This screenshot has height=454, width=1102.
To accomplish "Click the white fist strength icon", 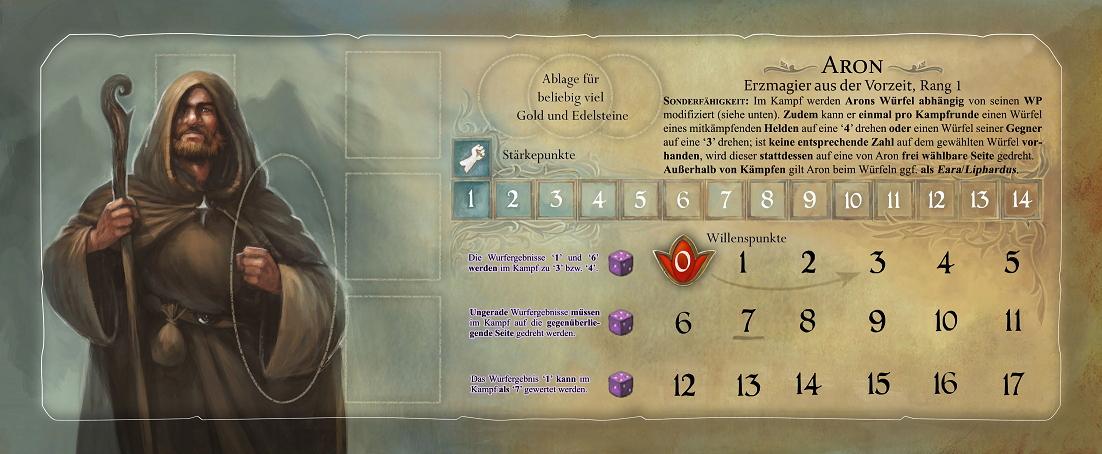I will click(x=471, y=155).
